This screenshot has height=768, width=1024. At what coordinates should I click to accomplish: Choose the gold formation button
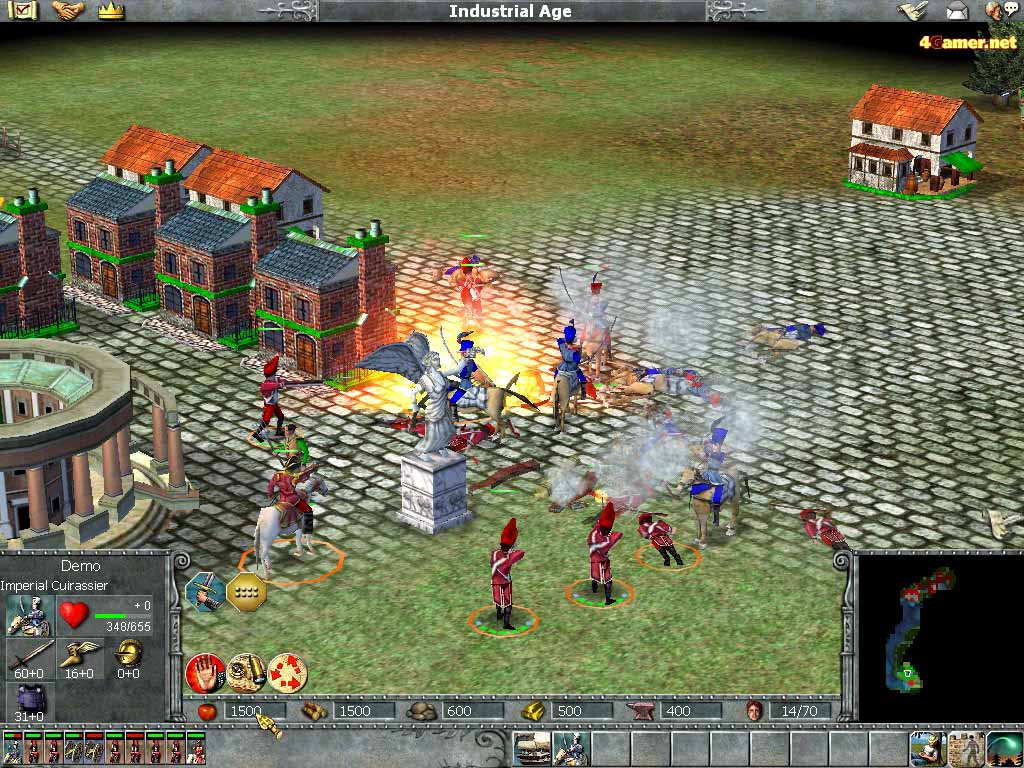click(245, 592)
